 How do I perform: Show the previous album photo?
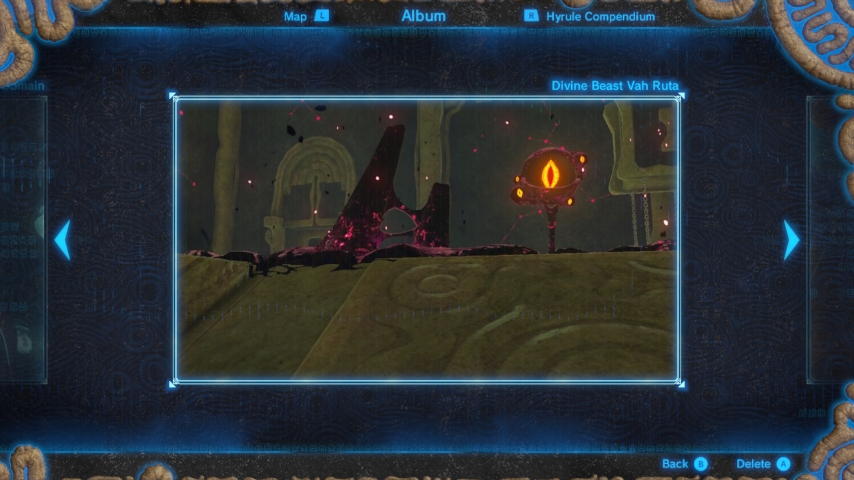coord(62,240)
